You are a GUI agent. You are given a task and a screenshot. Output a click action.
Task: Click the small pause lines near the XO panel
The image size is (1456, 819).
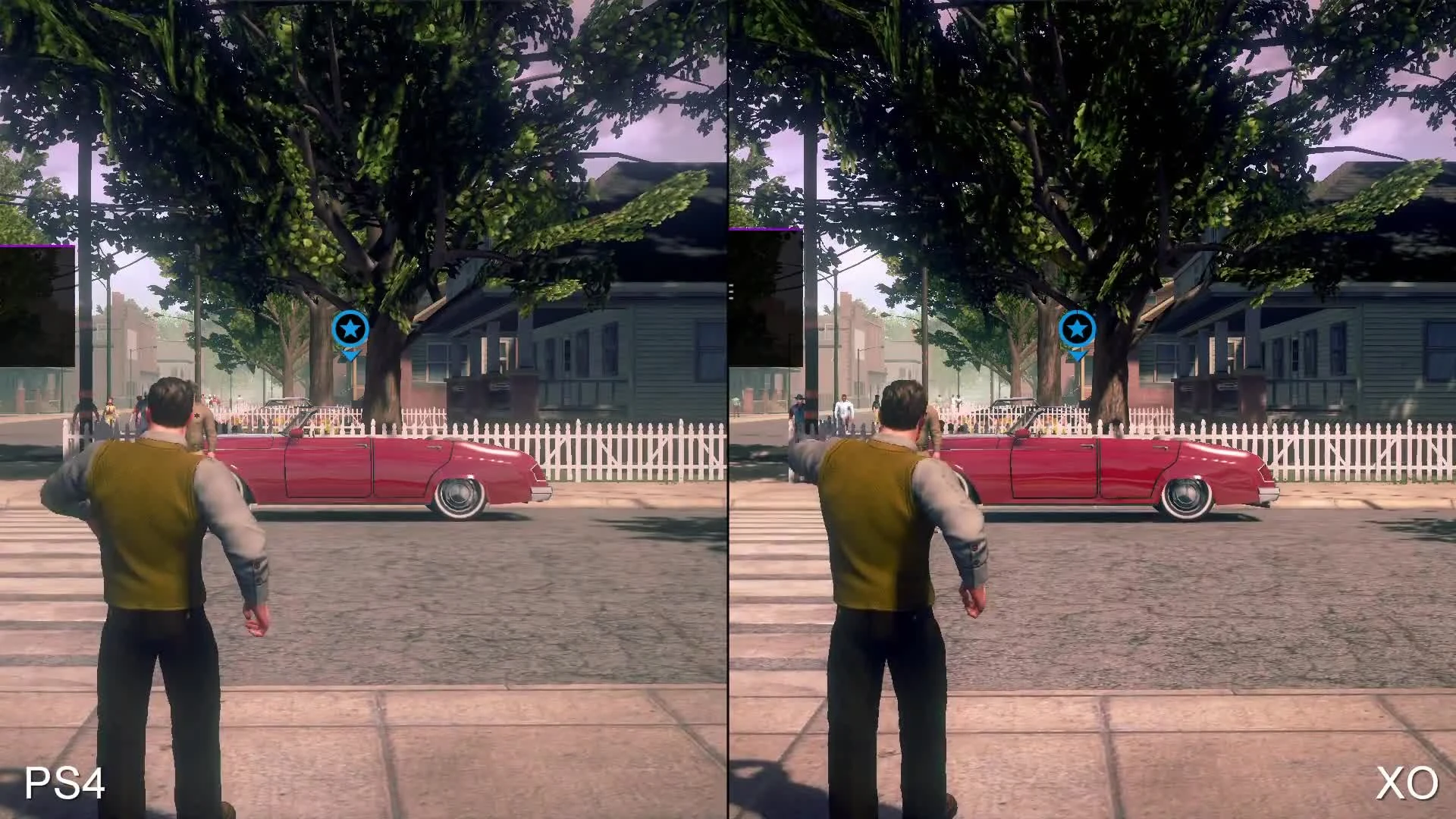click(731, 290)
